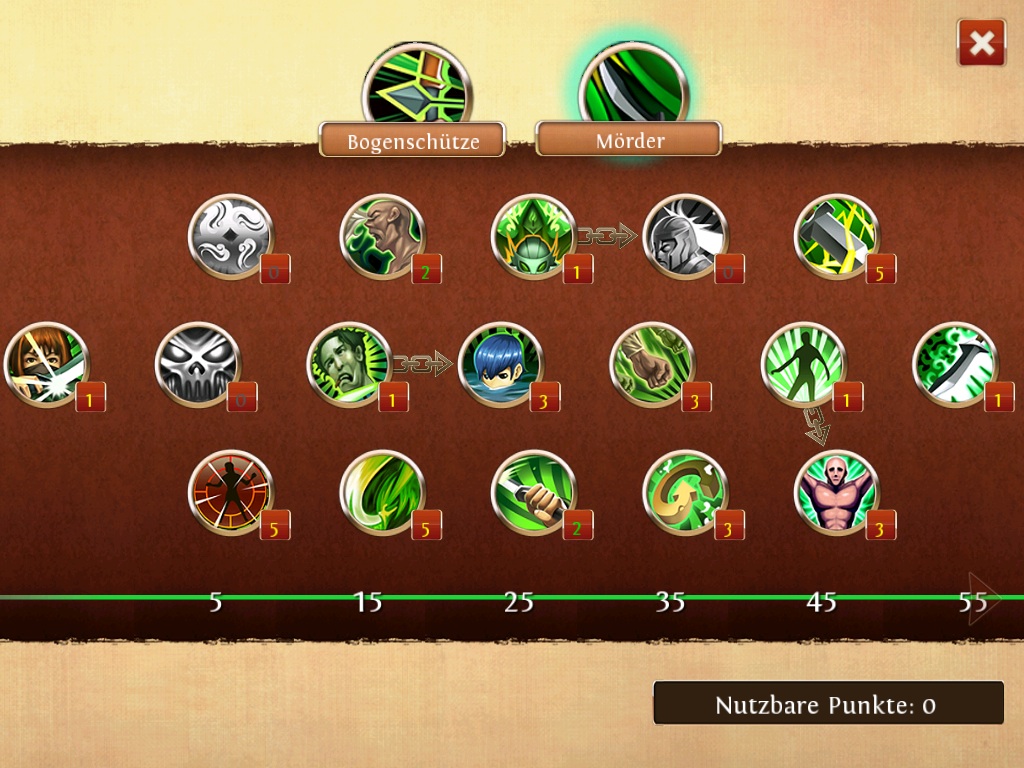The image size is (1024, 768).
Task: Show next levels with the arrow
Action: coord(982,599)
